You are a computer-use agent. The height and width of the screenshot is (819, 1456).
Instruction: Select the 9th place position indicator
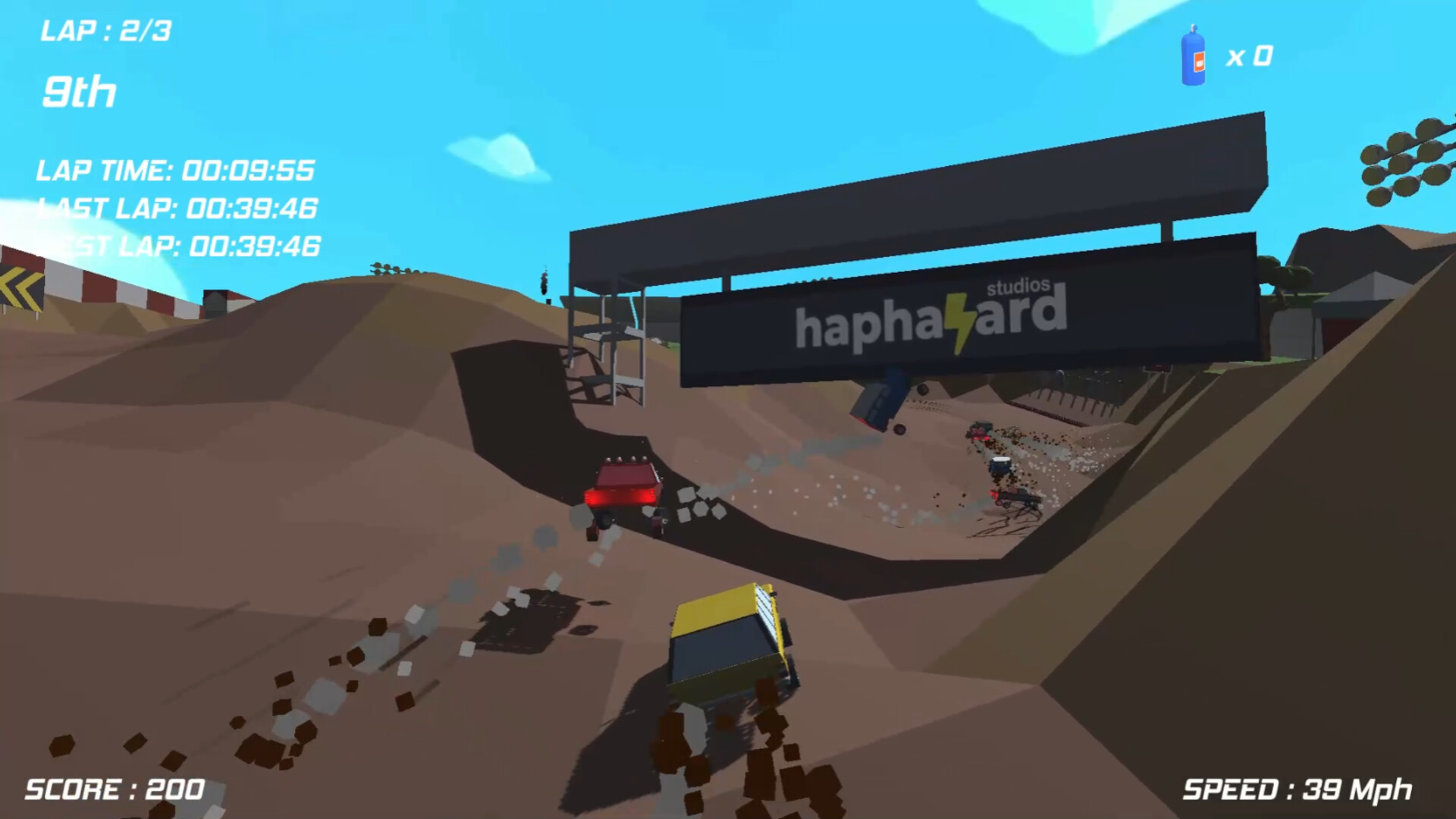click(x=78, y=93)
